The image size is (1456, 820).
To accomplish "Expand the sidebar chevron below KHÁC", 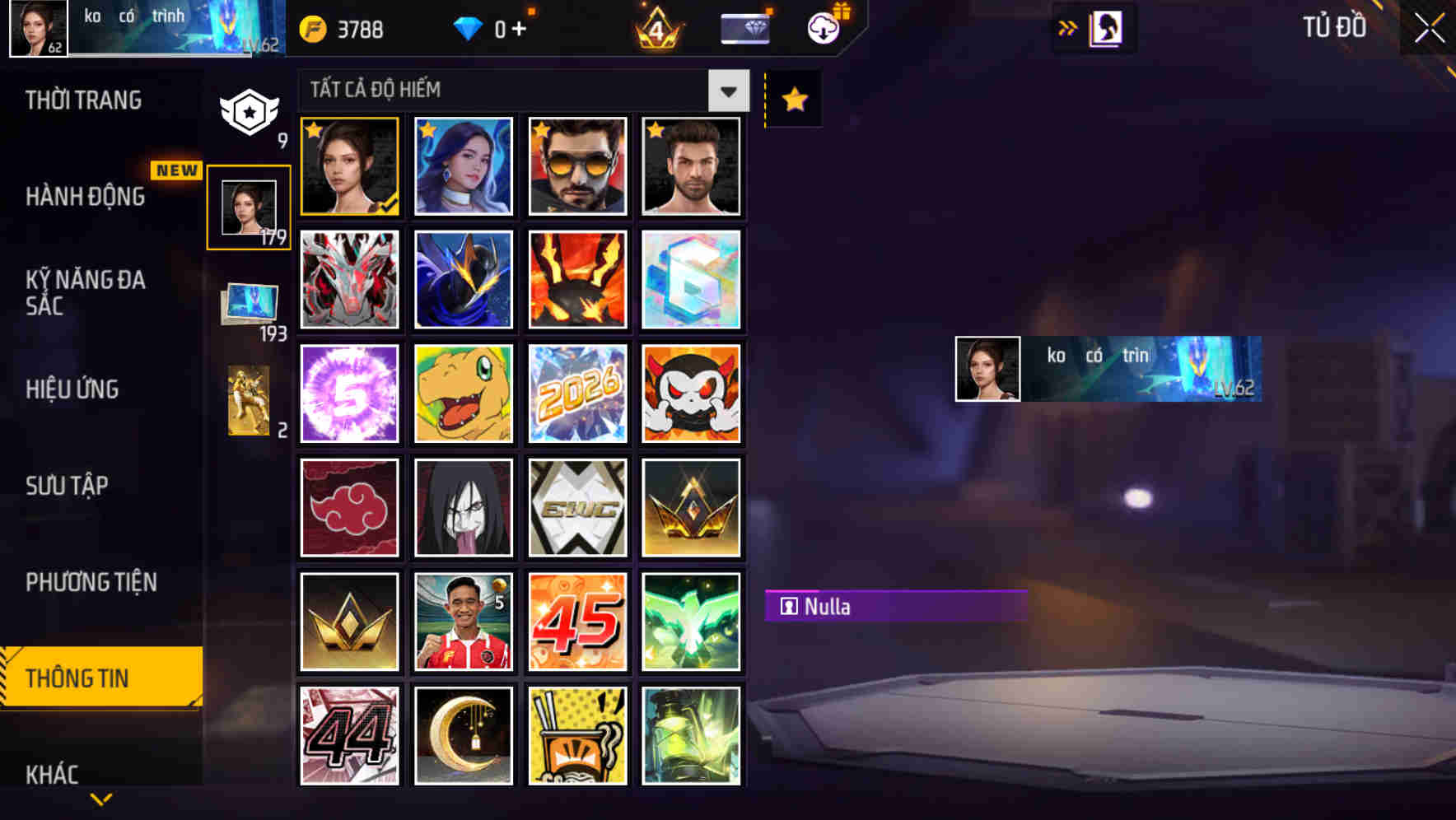I will click(100, 799).
